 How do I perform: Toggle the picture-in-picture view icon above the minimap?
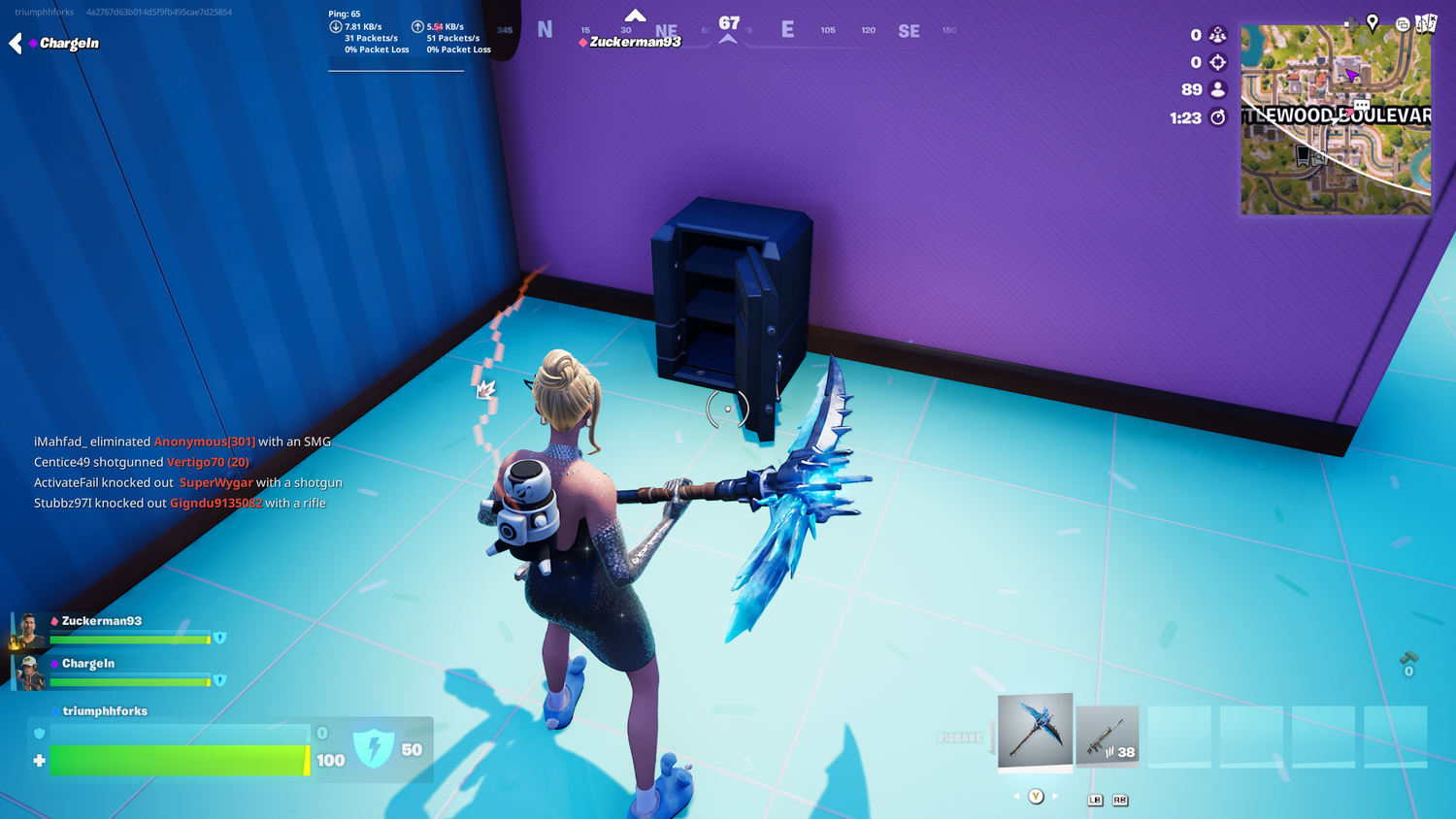click(x=1405, y=22)
